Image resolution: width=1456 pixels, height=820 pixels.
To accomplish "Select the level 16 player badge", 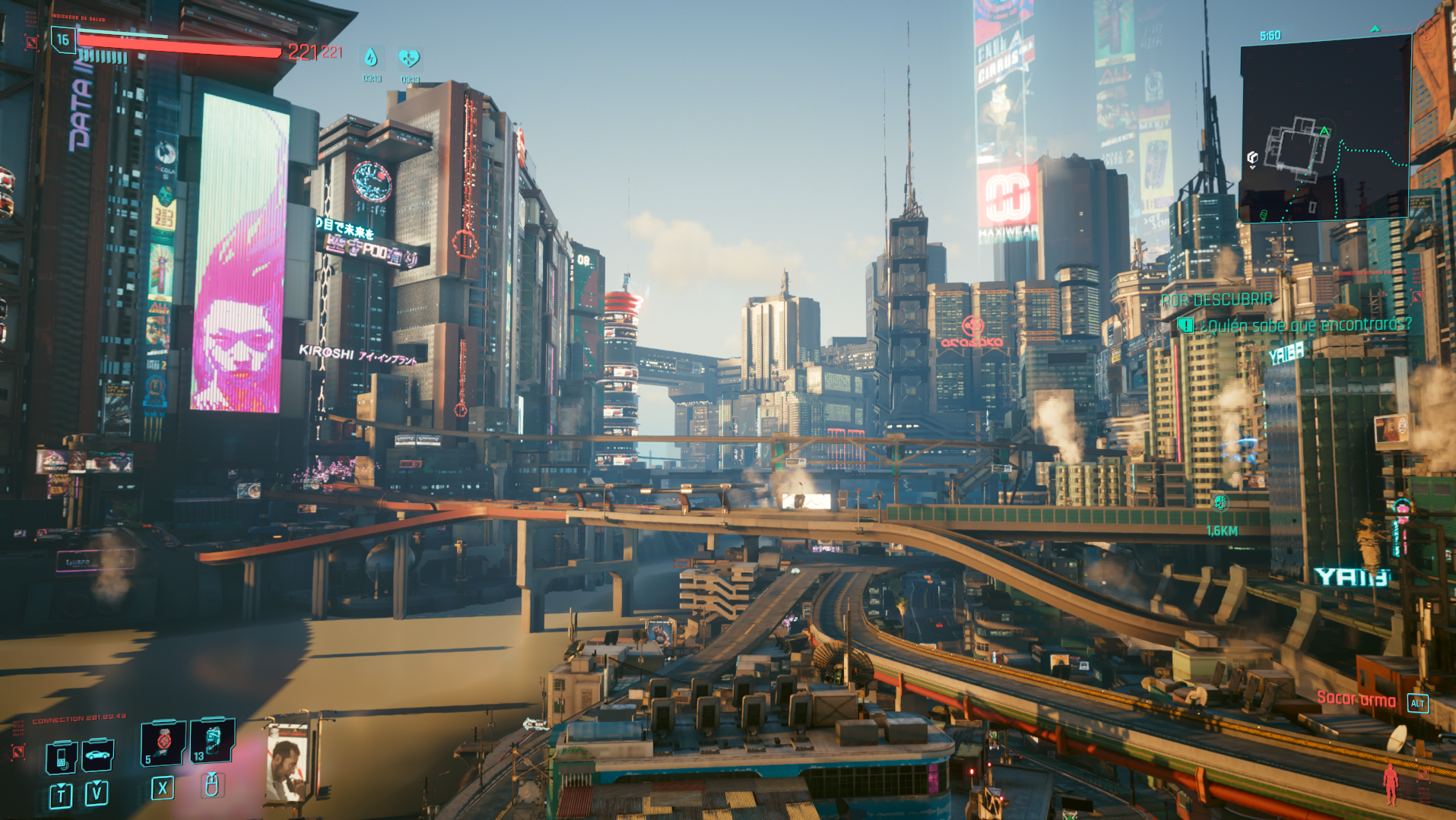I will pyautogui.click(x=63, y=40).
